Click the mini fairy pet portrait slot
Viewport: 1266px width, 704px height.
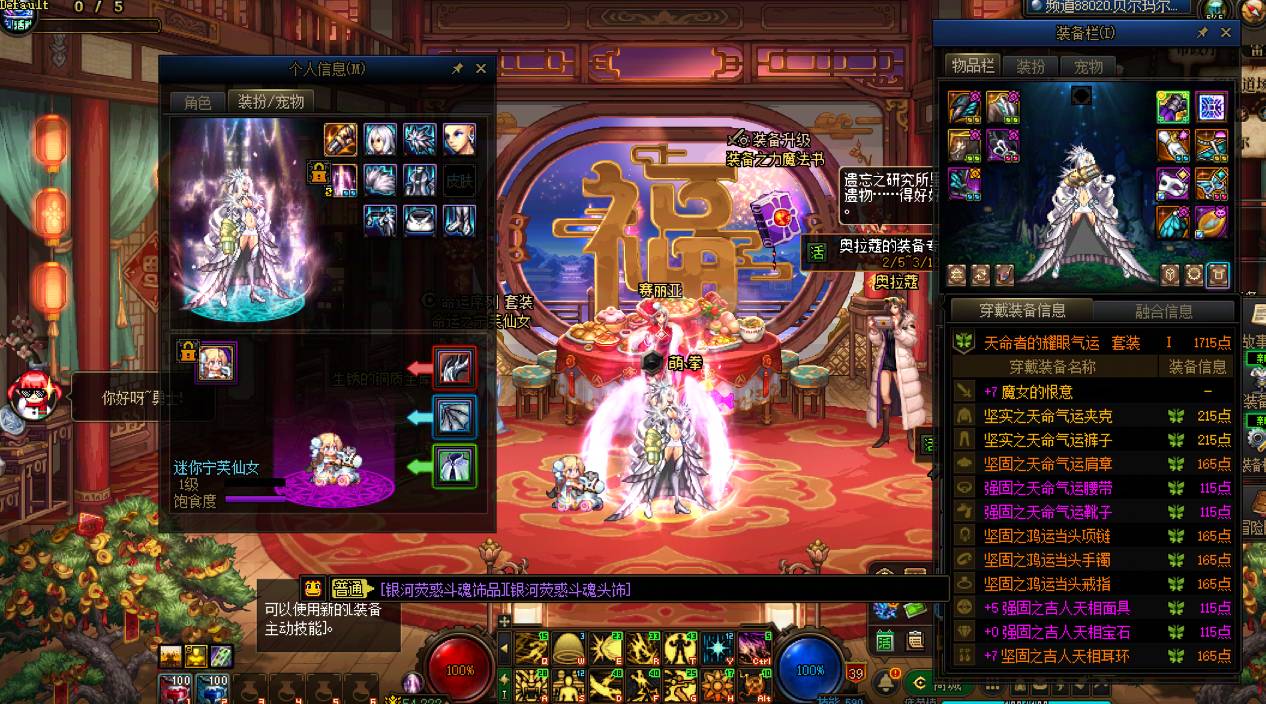[215, 362]
